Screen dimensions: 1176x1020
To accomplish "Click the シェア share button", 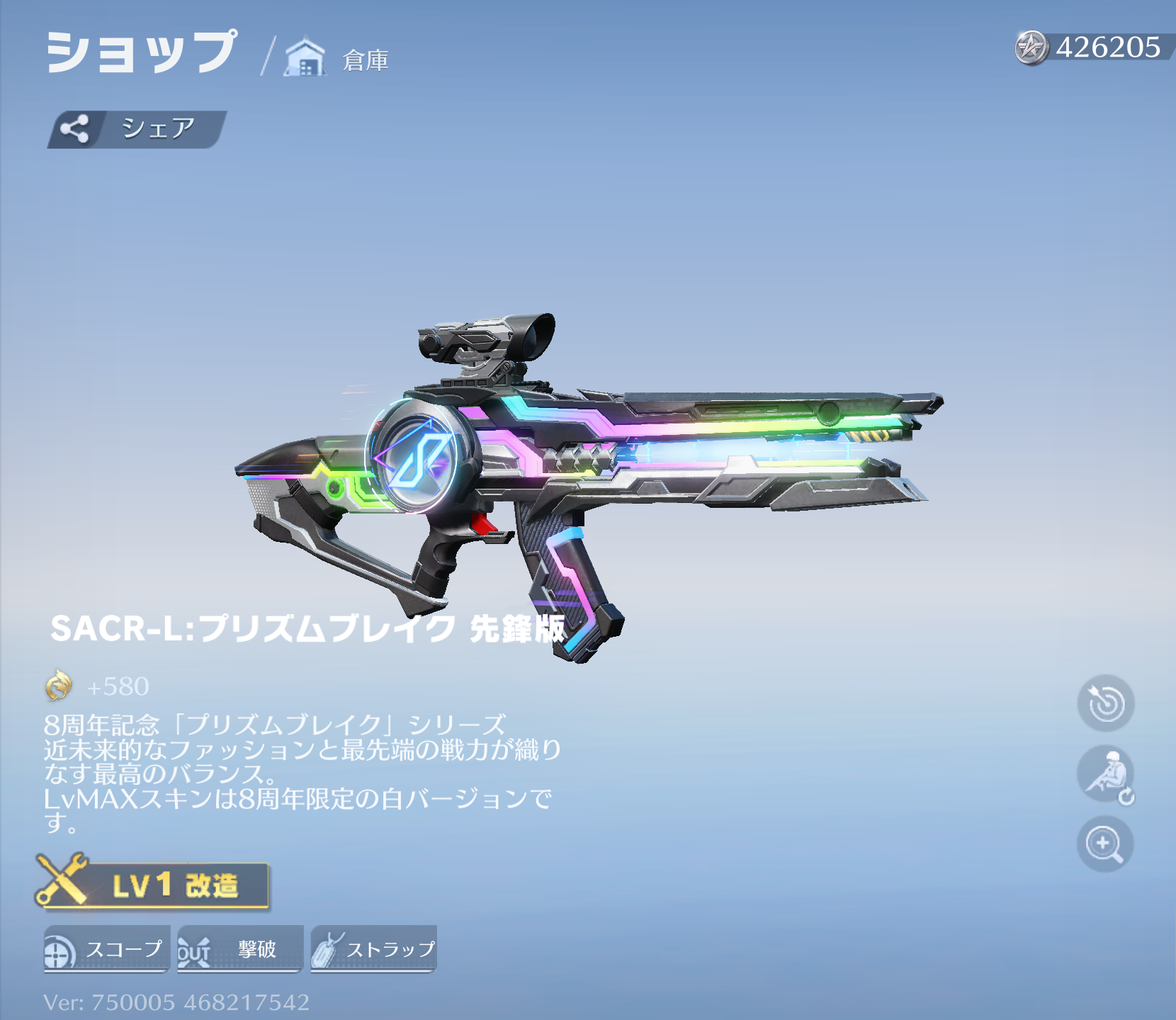I will click(x=135, y=127).
